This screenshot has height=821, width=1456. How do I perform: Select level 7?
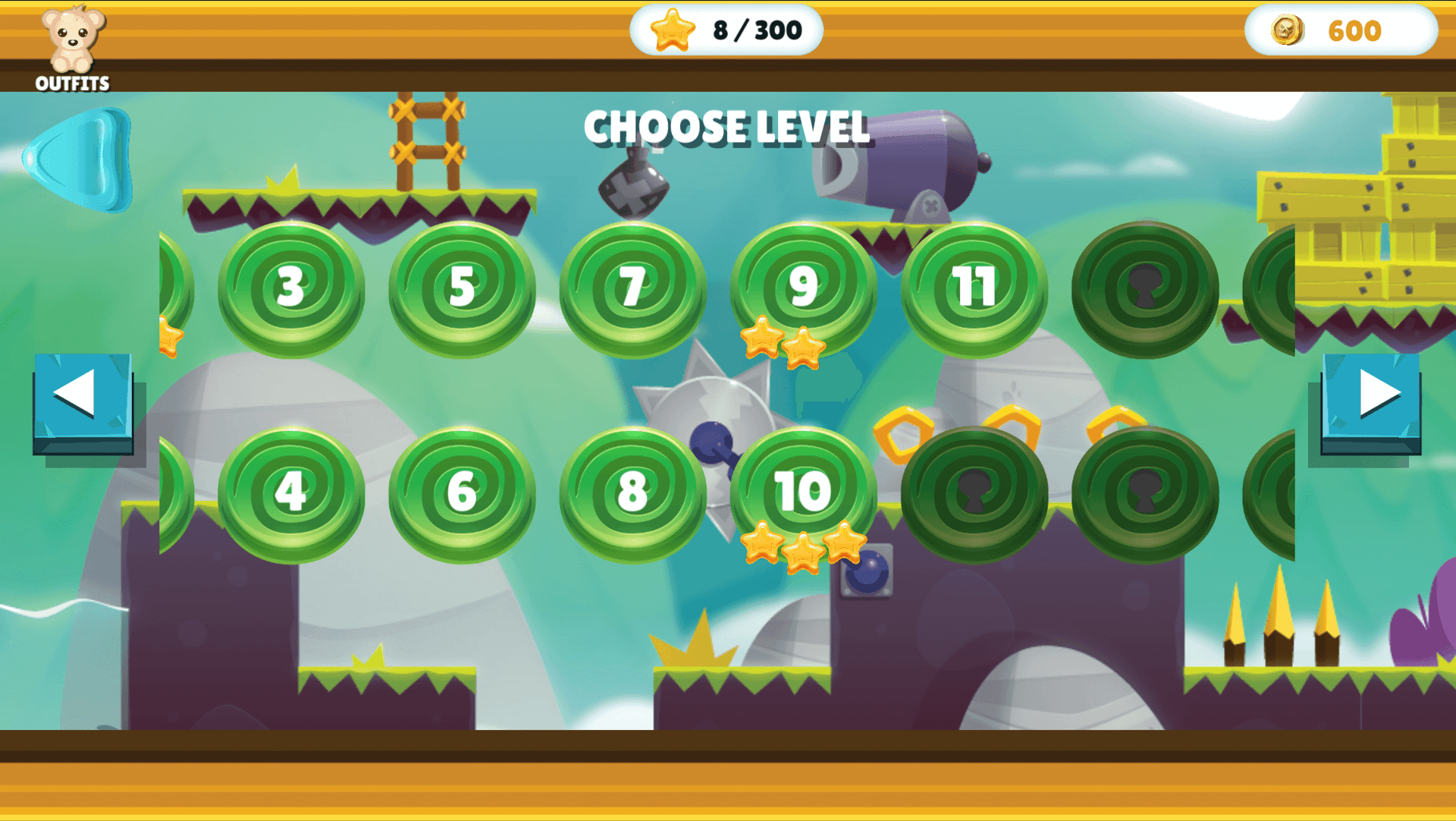pyautogui.click(x=632, y=288)
